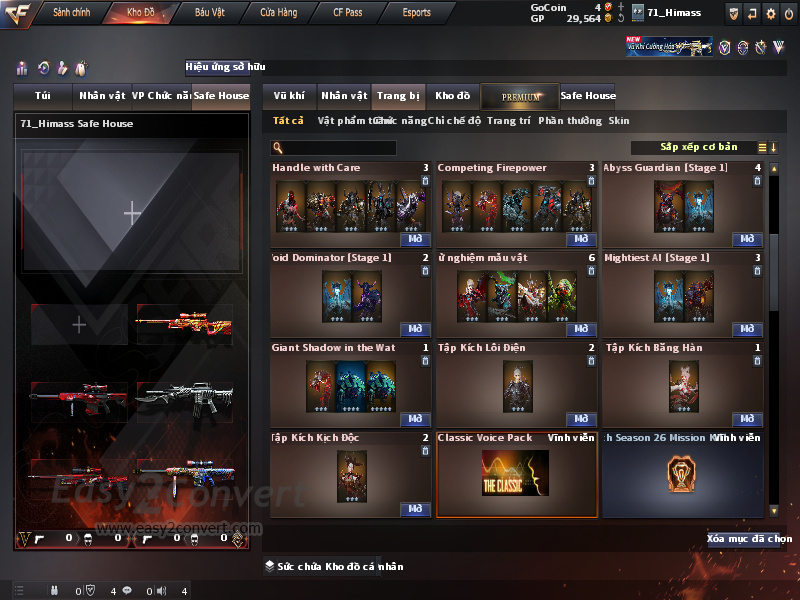
Task: Go to the Báu Vật menu
Action: coord(209,13)
